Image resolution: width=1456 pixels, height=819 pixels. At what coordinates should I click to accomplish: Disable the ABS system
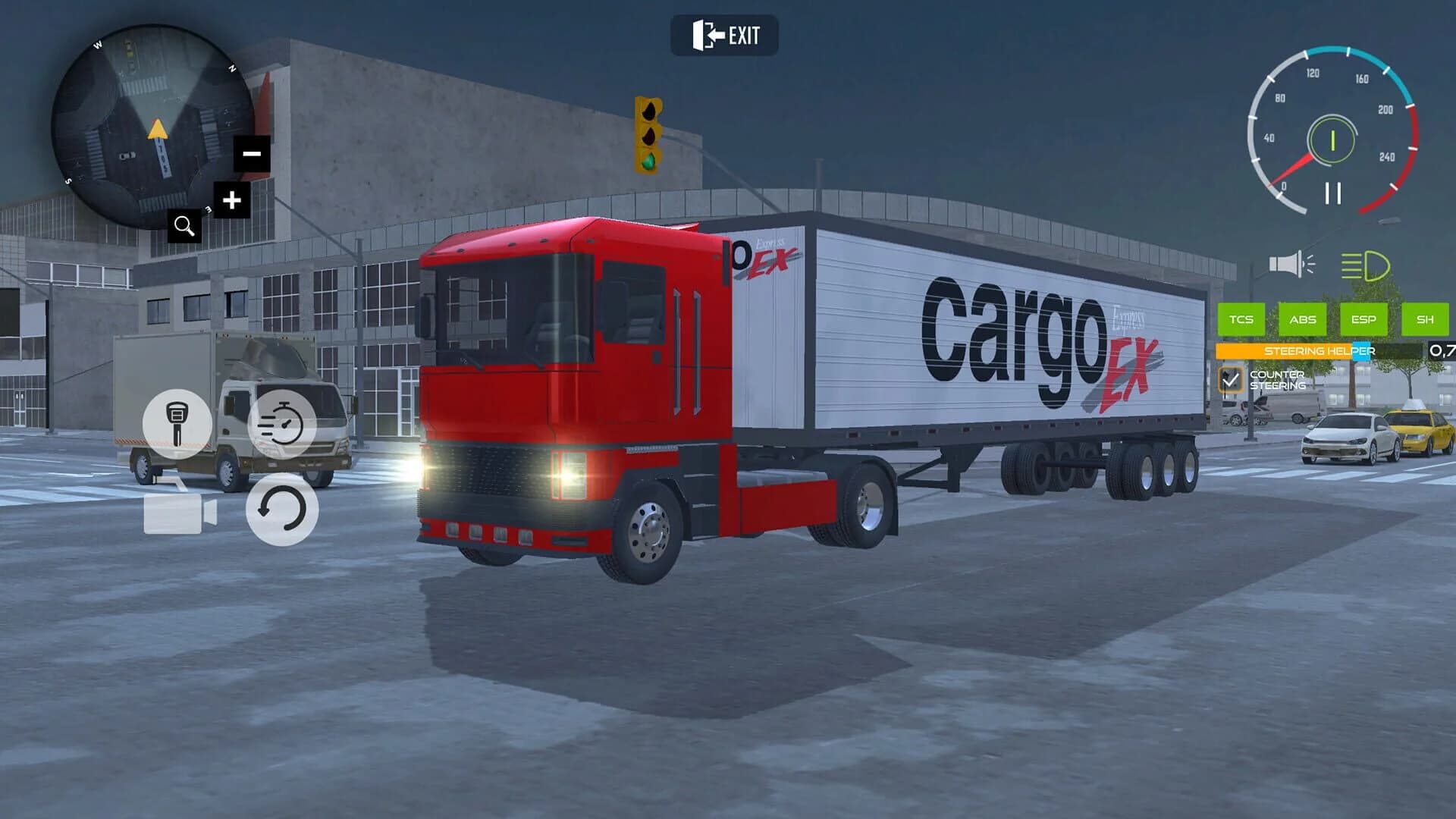coord(1301,320)
